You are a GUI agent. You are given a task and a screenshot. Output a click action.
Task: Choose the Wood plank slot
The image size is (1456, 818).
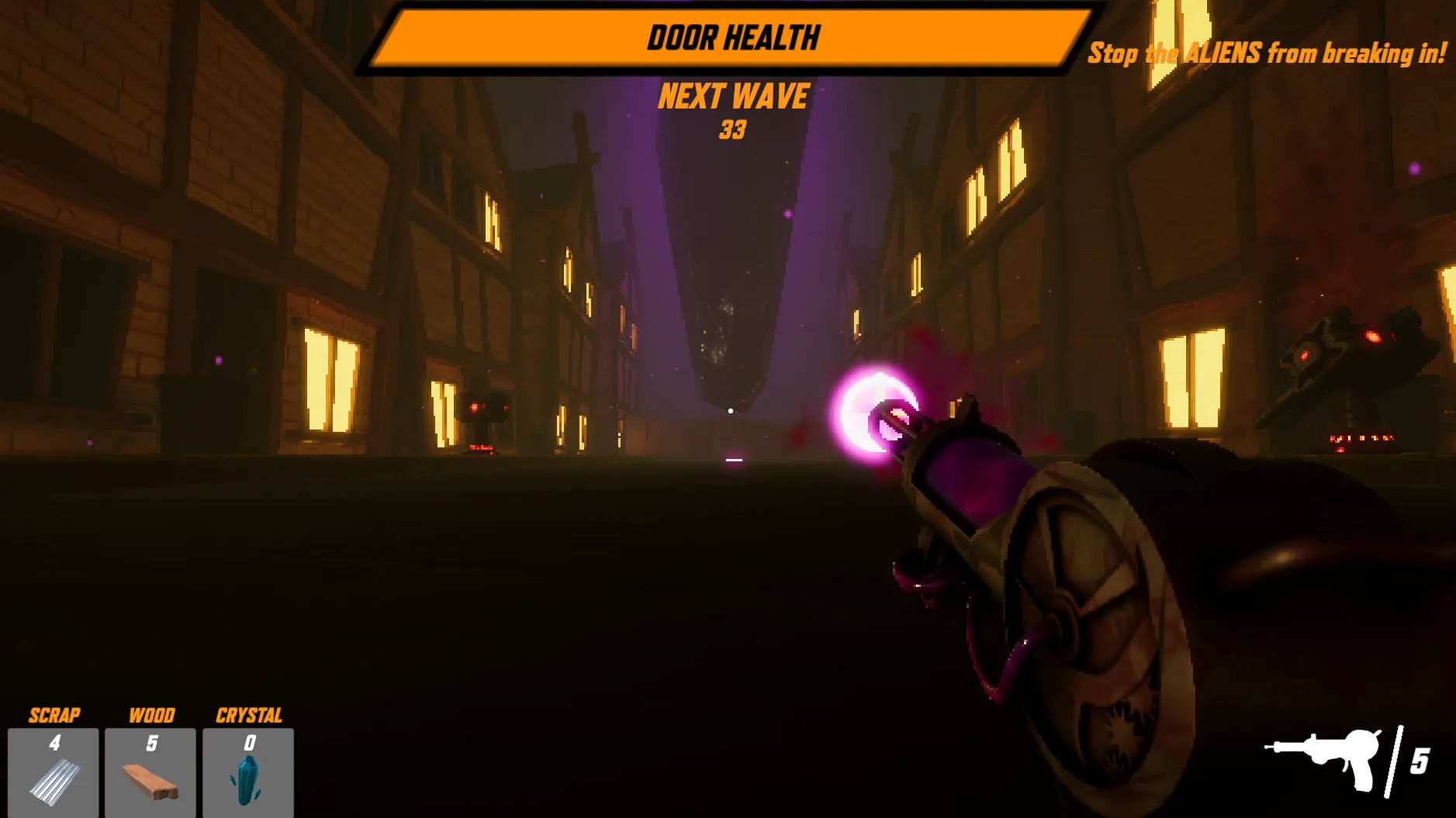click(150, 771)
